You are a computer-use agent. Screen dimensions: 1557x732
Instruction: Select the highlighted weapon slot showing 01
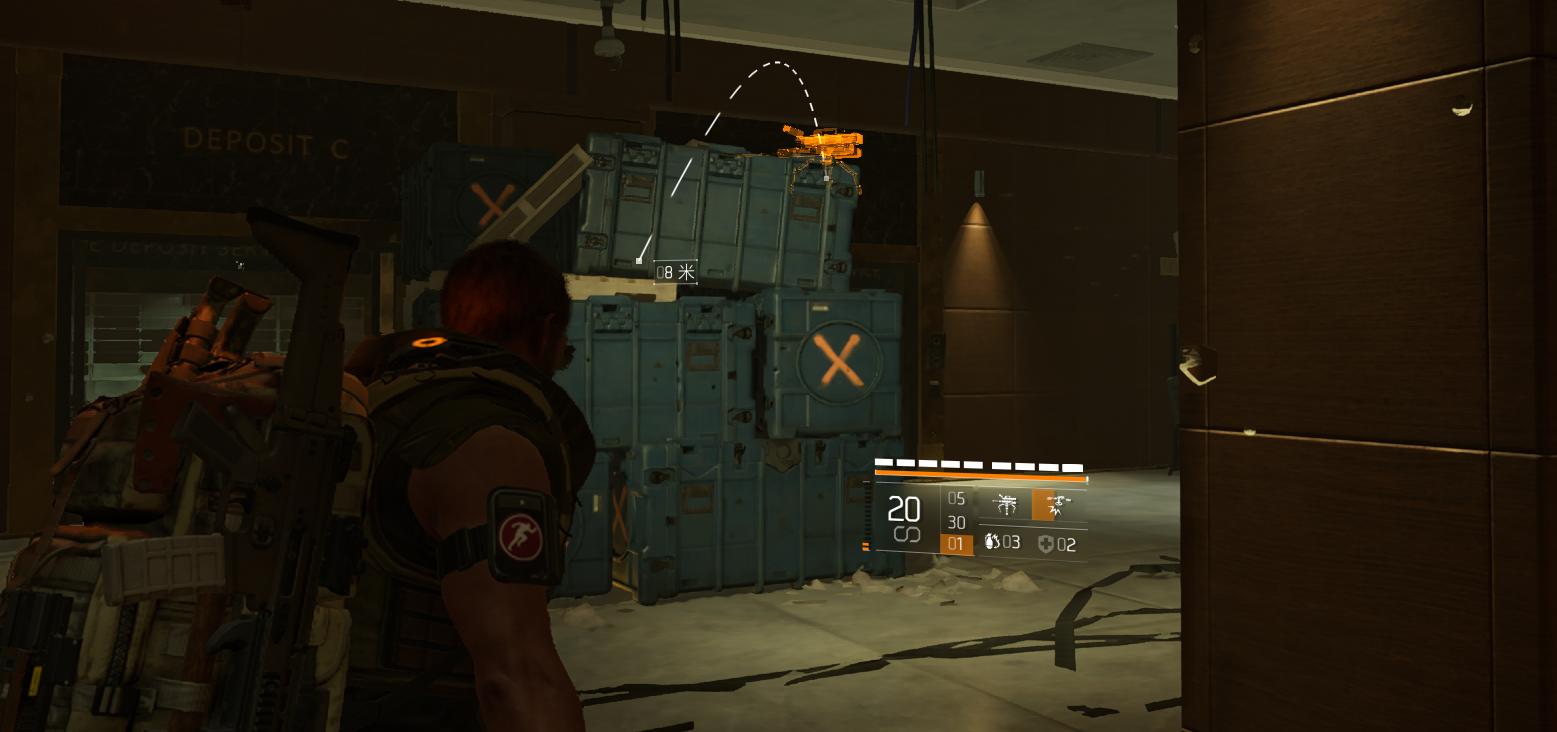point(956,545)
